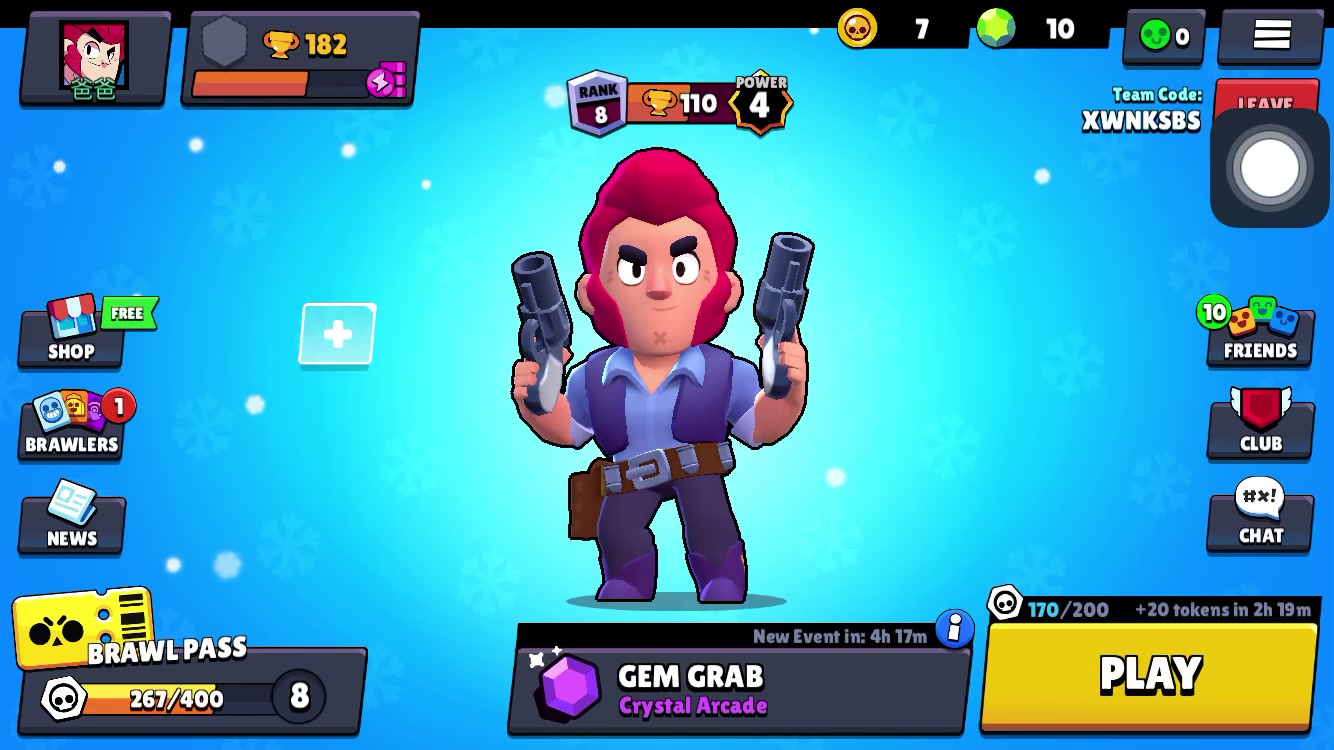
Task: View the 182 trophy road progress
Action: (300, 60)
